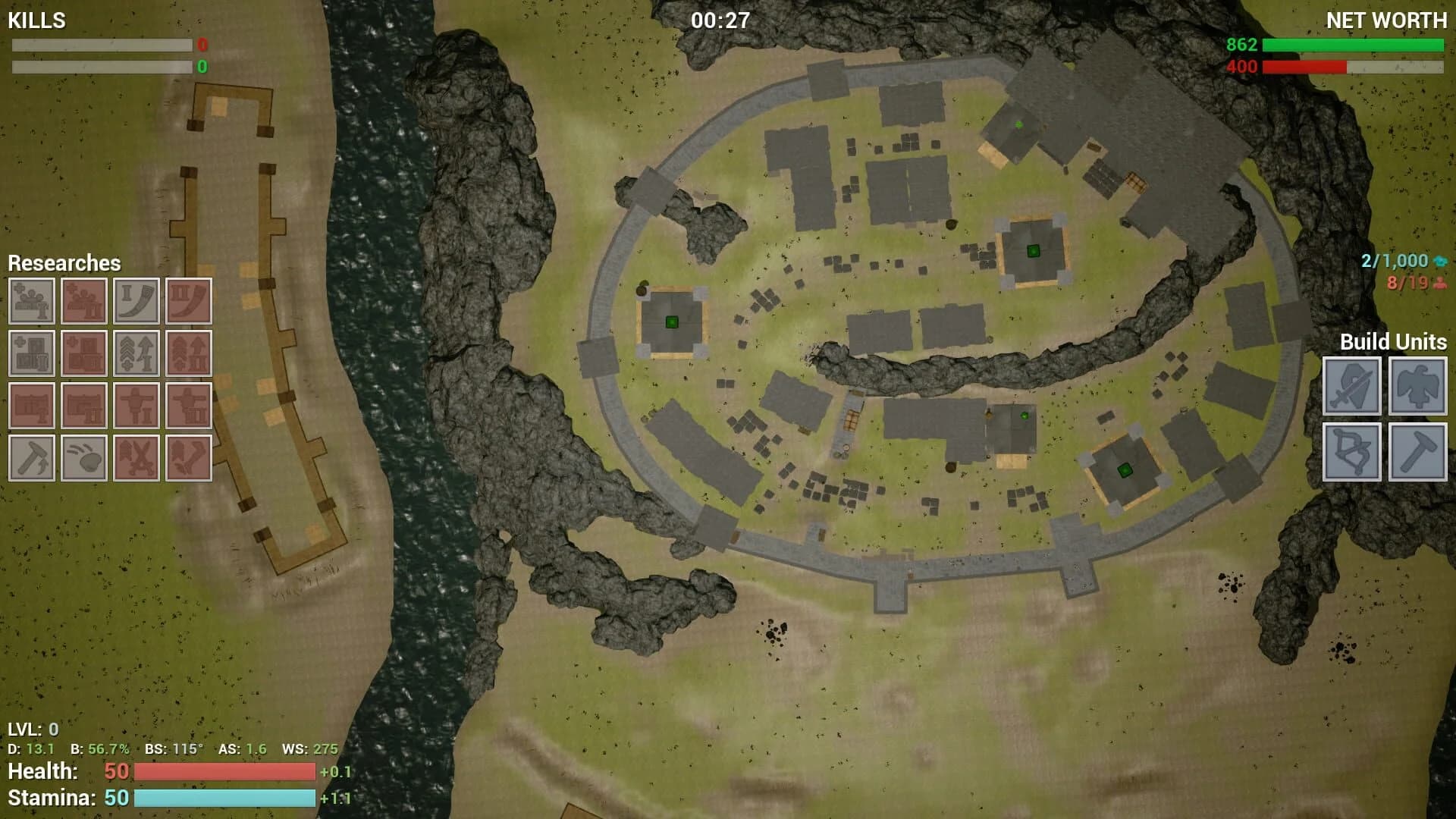1456x819 pixels.
Task: Select the arrow upgrade tier I research
Action: (x=136, y=353)
